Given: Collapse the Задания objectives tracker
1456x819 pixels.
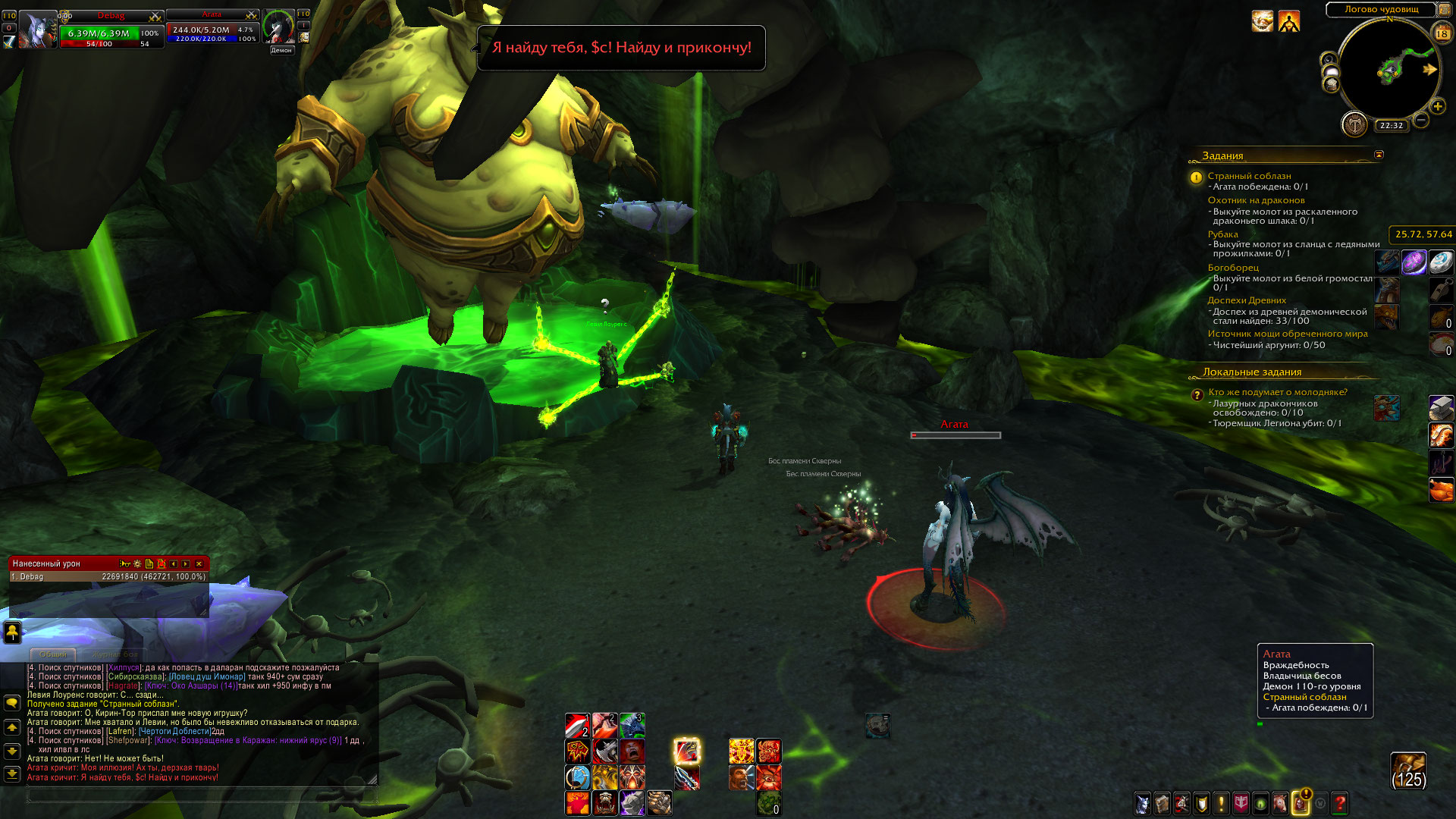Looking at the screenshot, I should (1379, 155).
